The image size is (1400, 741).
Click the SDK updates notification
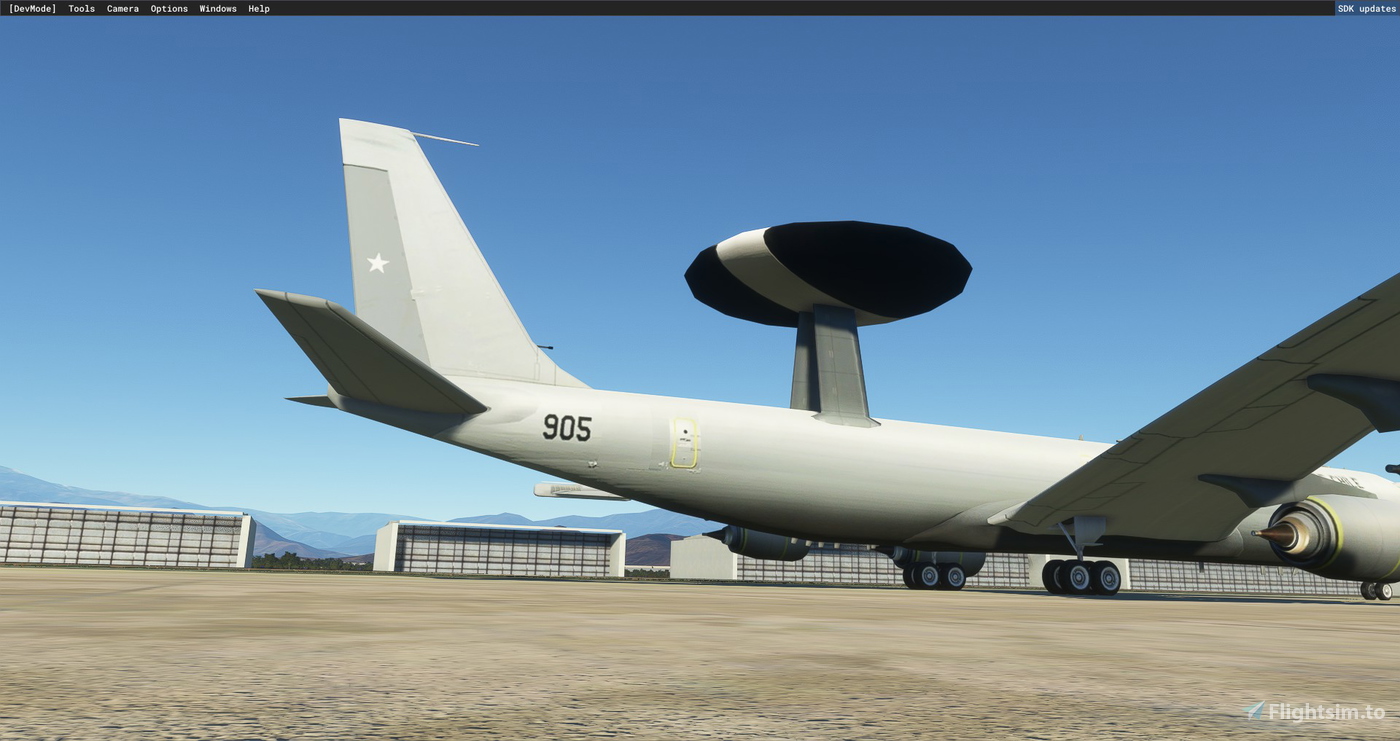coord(1366,8)
